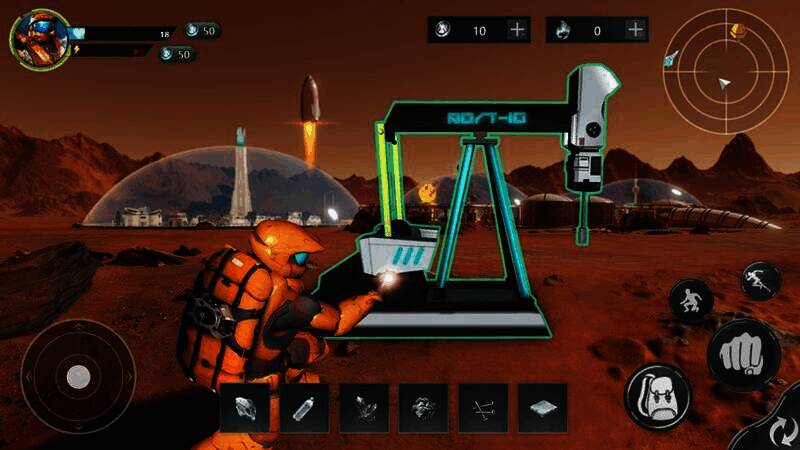Screen dimensions: 800x450
Task: Select the bottle hotbar slot
Action: 304,408
